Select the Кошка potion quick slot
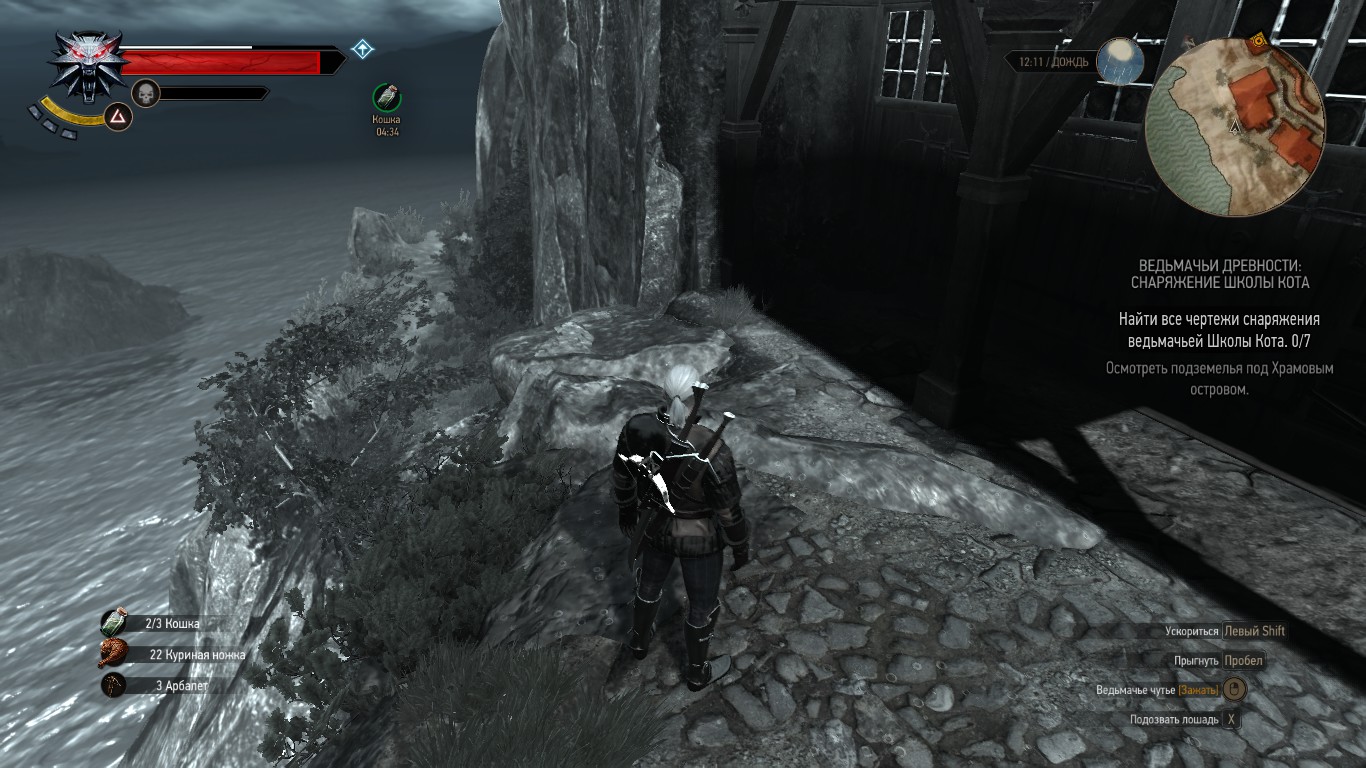The image size is (1366, 768). click(114, 623)
